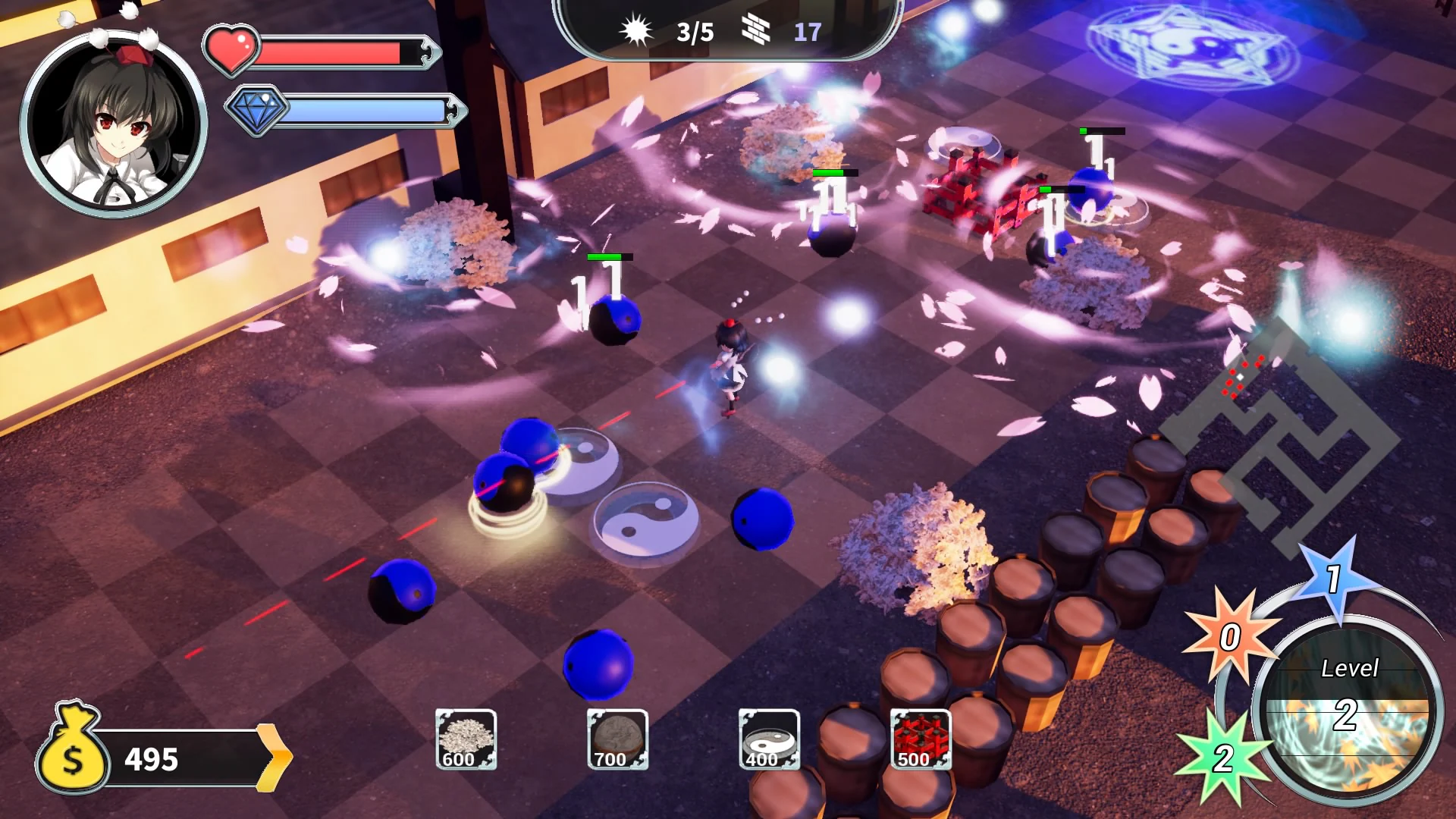Click the yellow money bag icon
Screen dimensions: 1456x819
(74, 756)
